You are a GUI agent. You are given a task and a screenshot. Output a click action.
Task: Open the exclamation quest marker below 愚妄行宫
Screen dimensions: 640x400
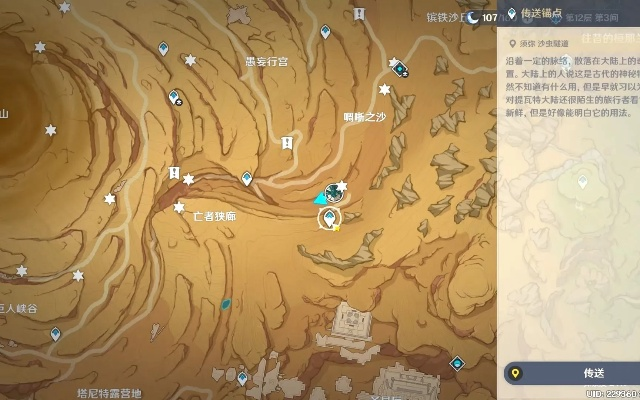(x=288, y=145)
